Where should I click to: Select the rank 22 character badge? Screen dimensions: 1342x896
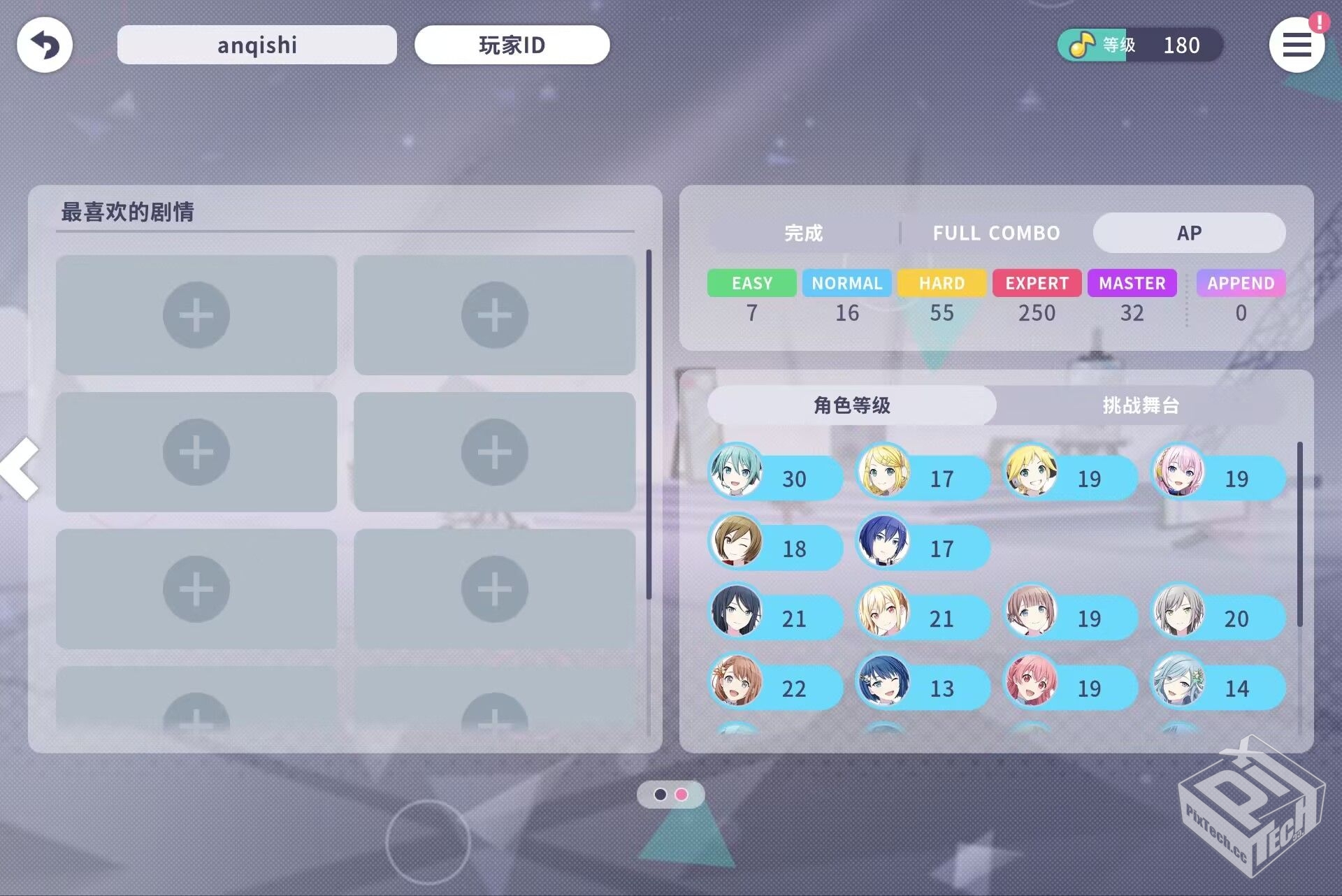click(775, 688)
